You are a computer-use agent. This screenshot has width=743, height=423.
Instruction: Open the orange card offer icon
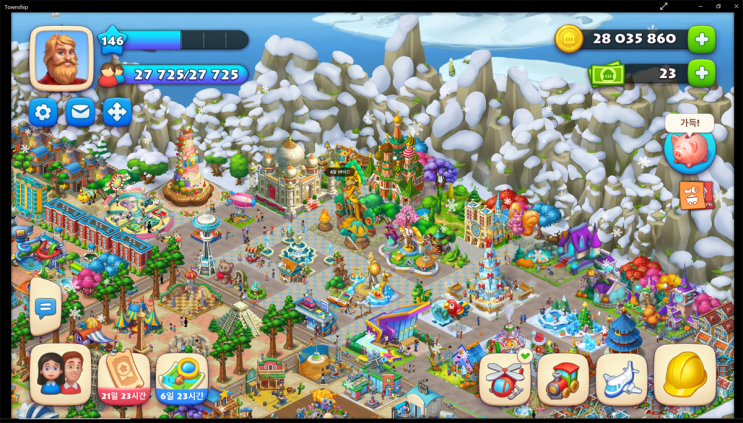pos(693,195)
